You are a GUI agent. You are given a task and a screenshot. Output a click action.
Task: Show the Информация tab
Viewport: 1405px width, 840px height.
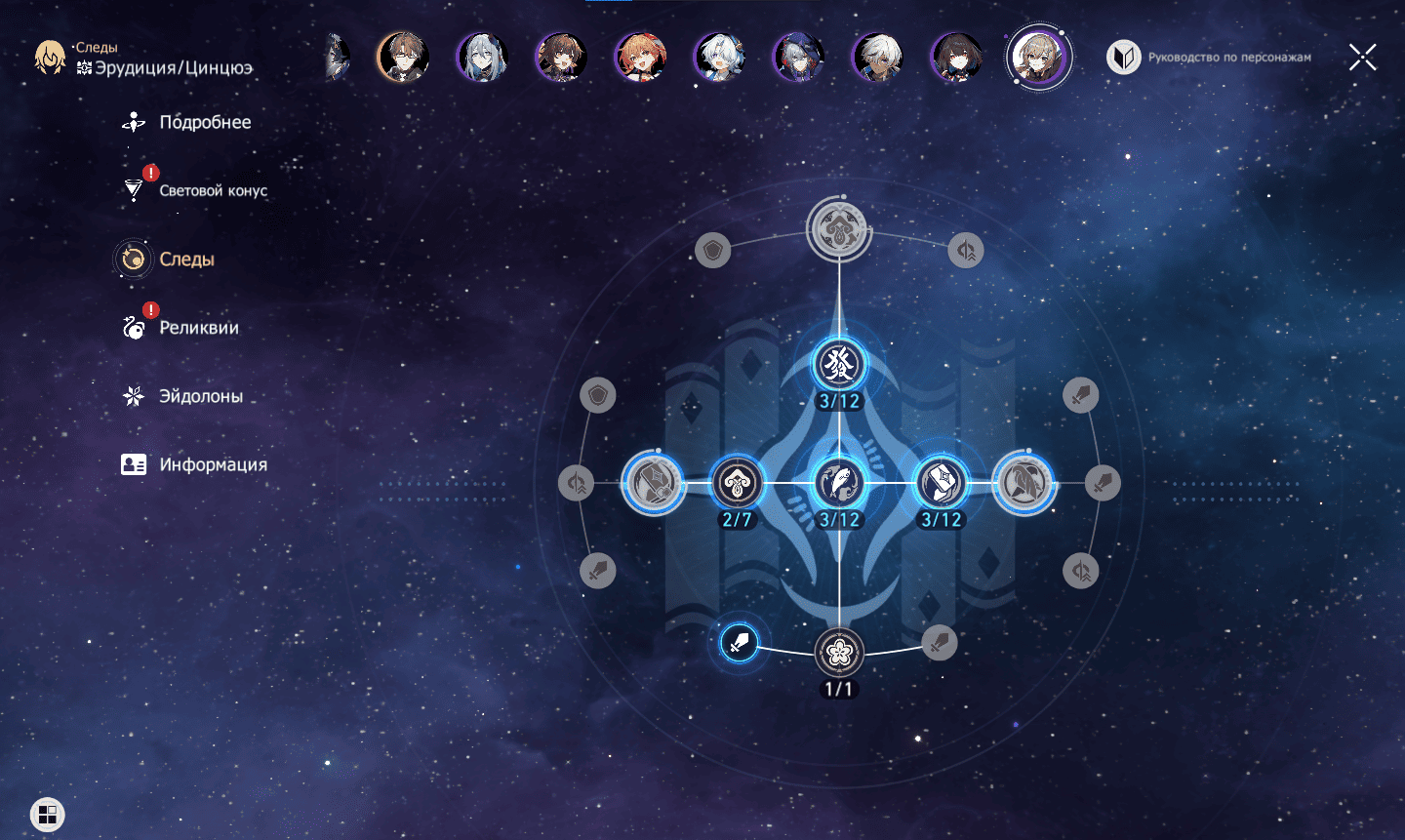point(212,464)
